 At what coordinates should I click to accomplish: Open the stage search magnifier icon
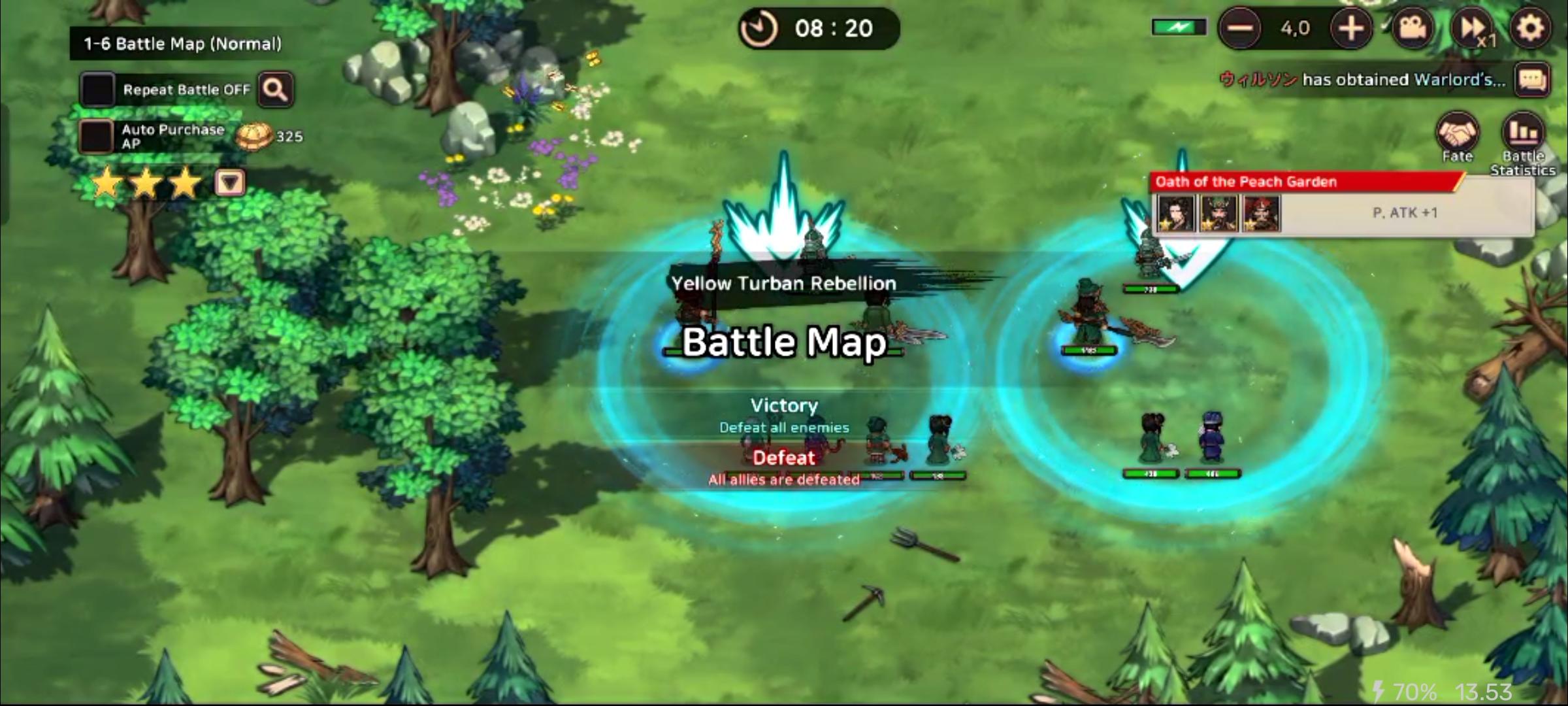pyautogui.click(x=275, y=89)
